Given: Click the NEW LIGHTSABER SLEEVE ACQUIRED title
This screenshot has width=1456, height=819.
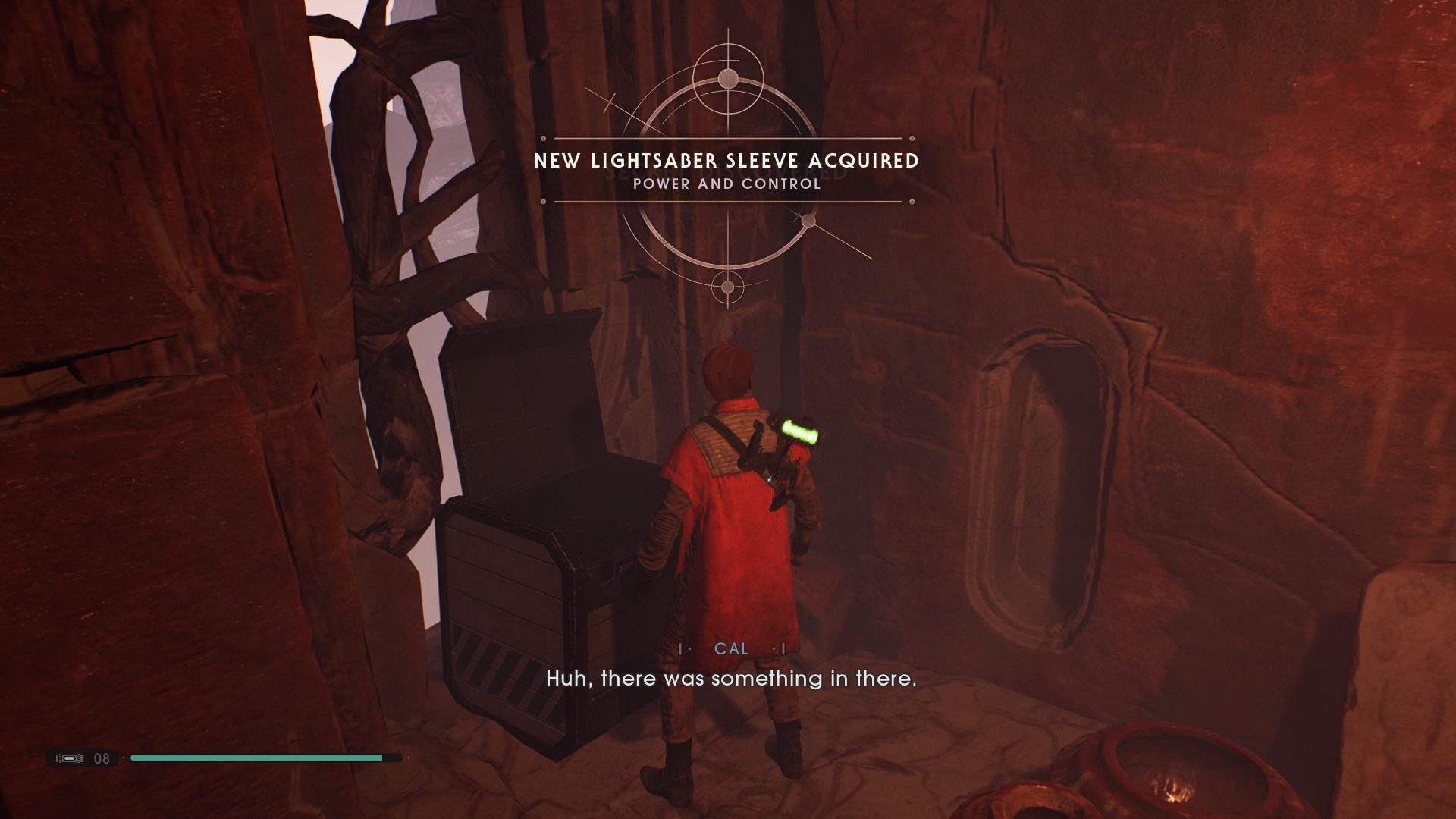Looking at the screenshot, I should pos(726,161).
